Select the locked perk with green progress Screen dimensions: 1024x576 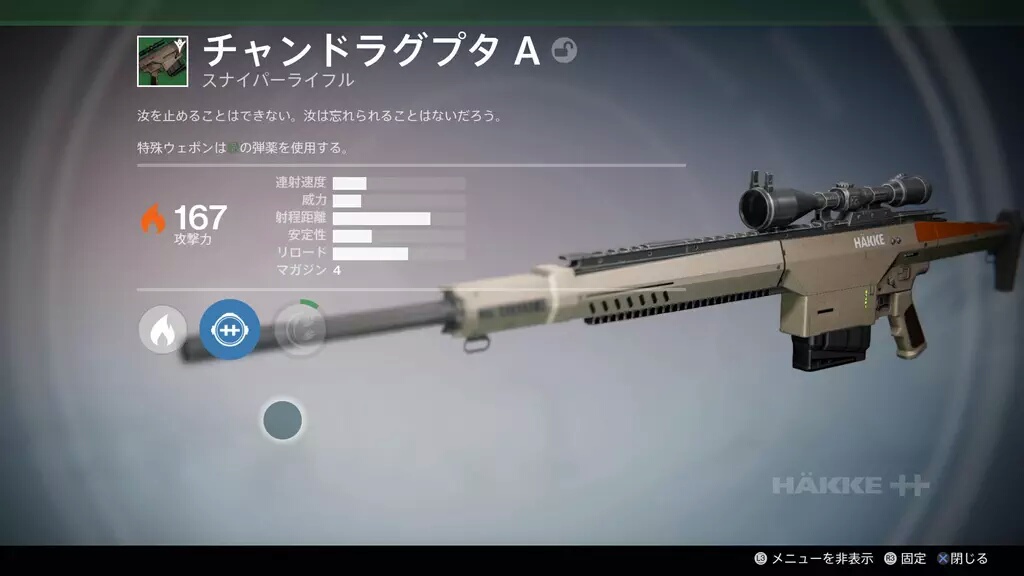[299, 330]
